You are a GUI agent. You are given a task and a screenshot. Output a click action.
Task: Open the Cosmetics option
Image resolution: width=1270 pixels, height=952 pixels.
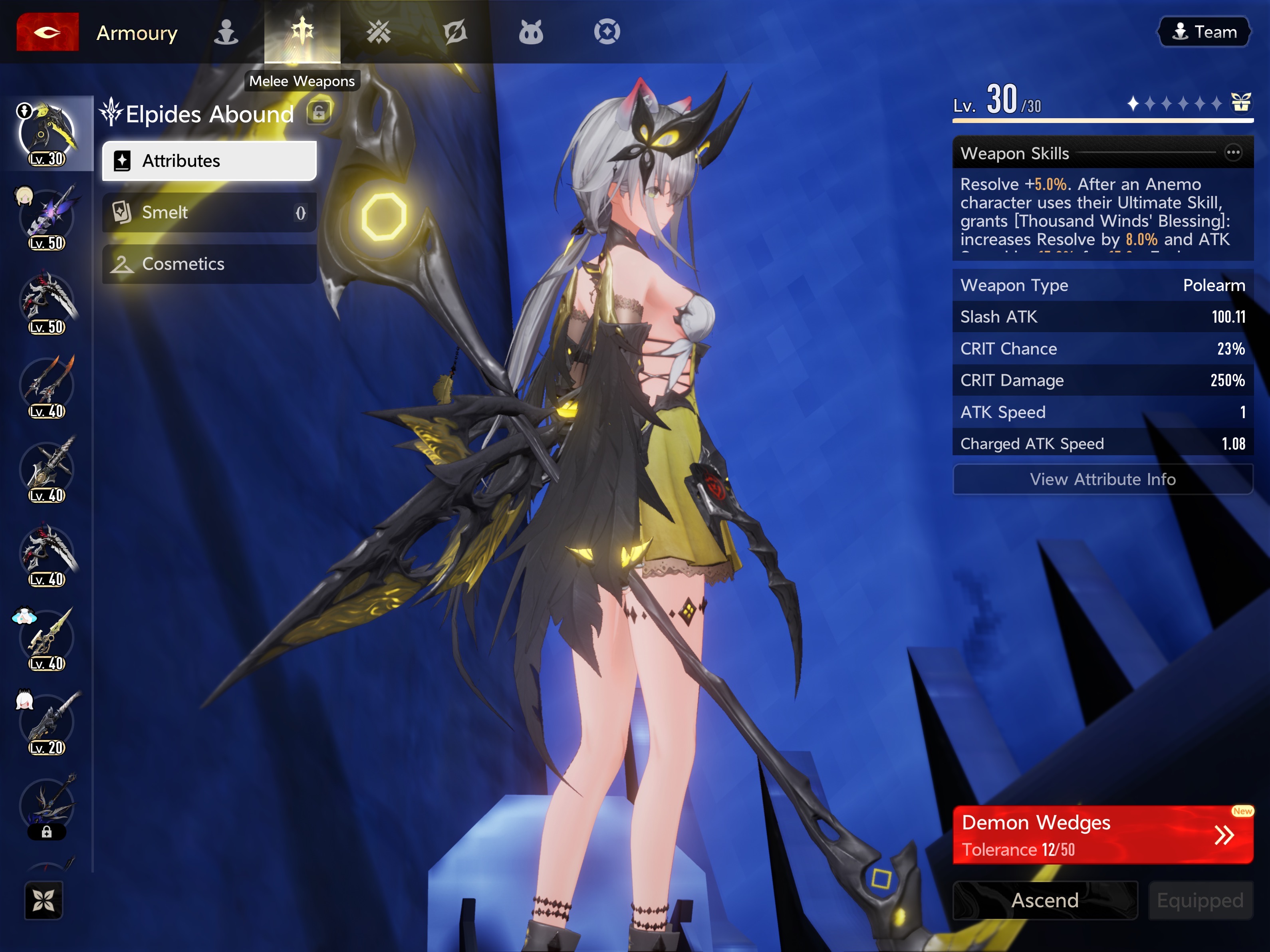pos(209,264)
